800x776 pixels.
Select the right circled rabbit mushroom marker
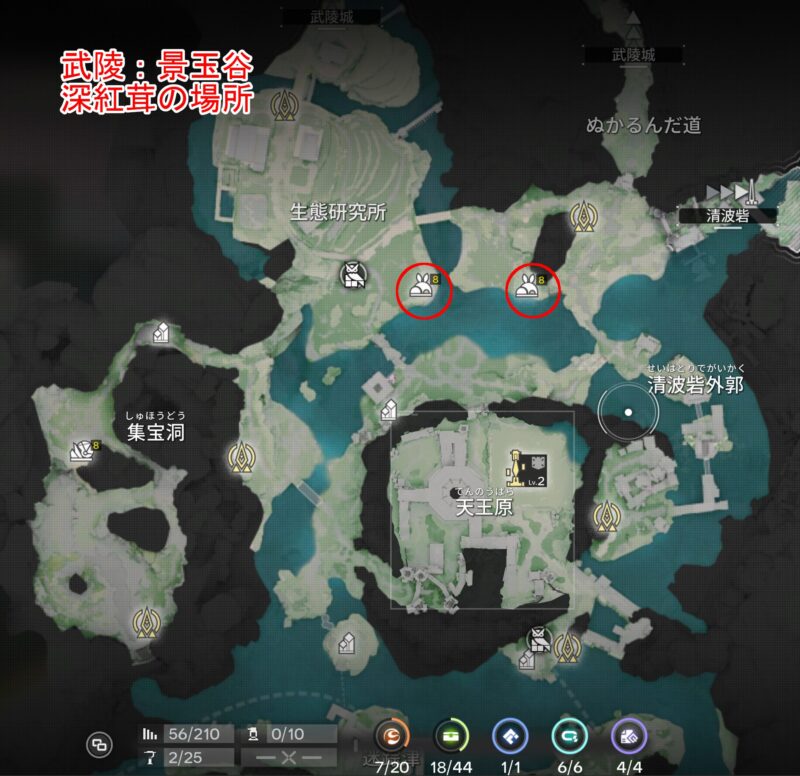[528, 289]
